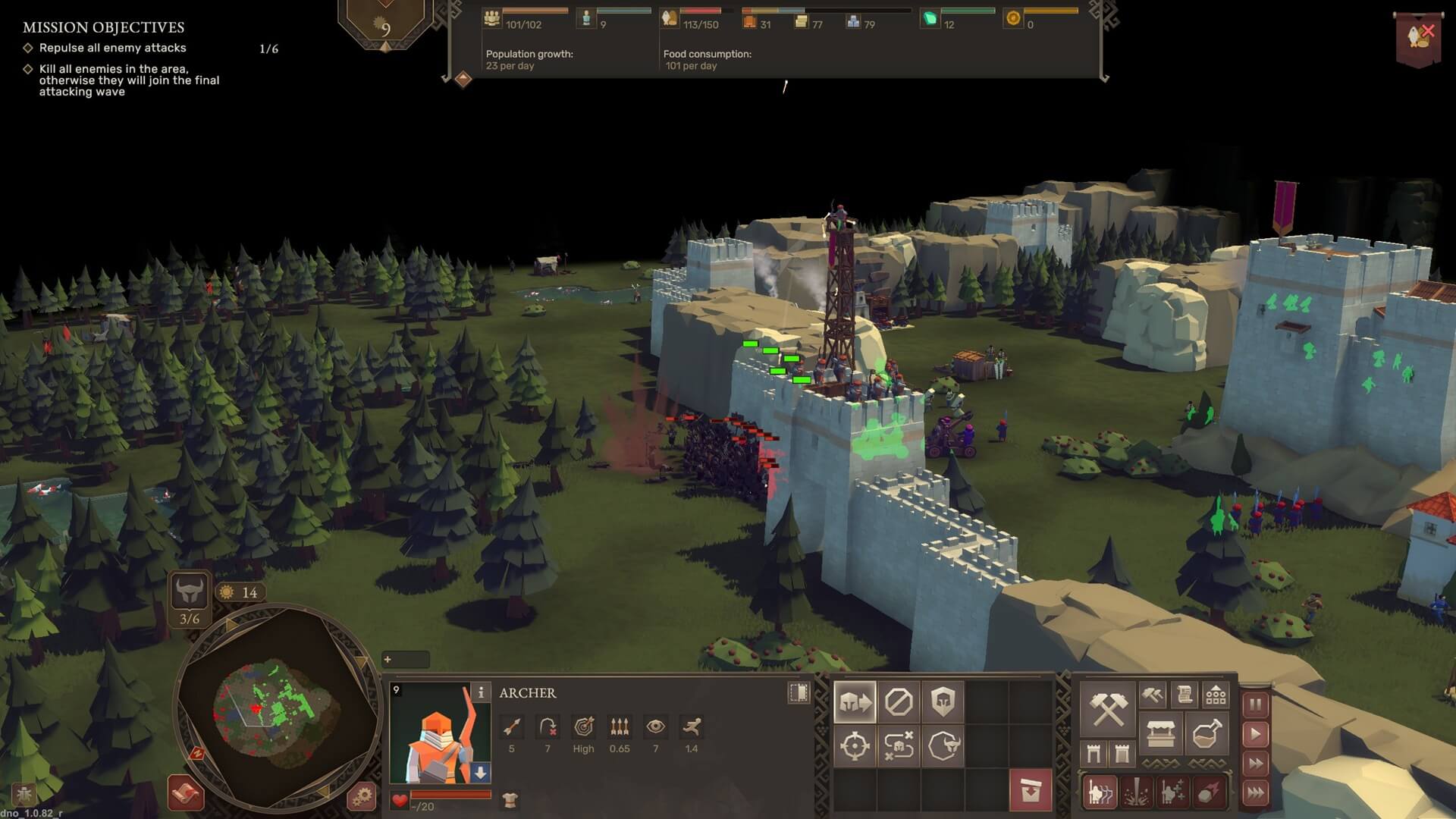Screen dimensions: 1456x819
Task: Select the move units command
Action: click(855, 702)
